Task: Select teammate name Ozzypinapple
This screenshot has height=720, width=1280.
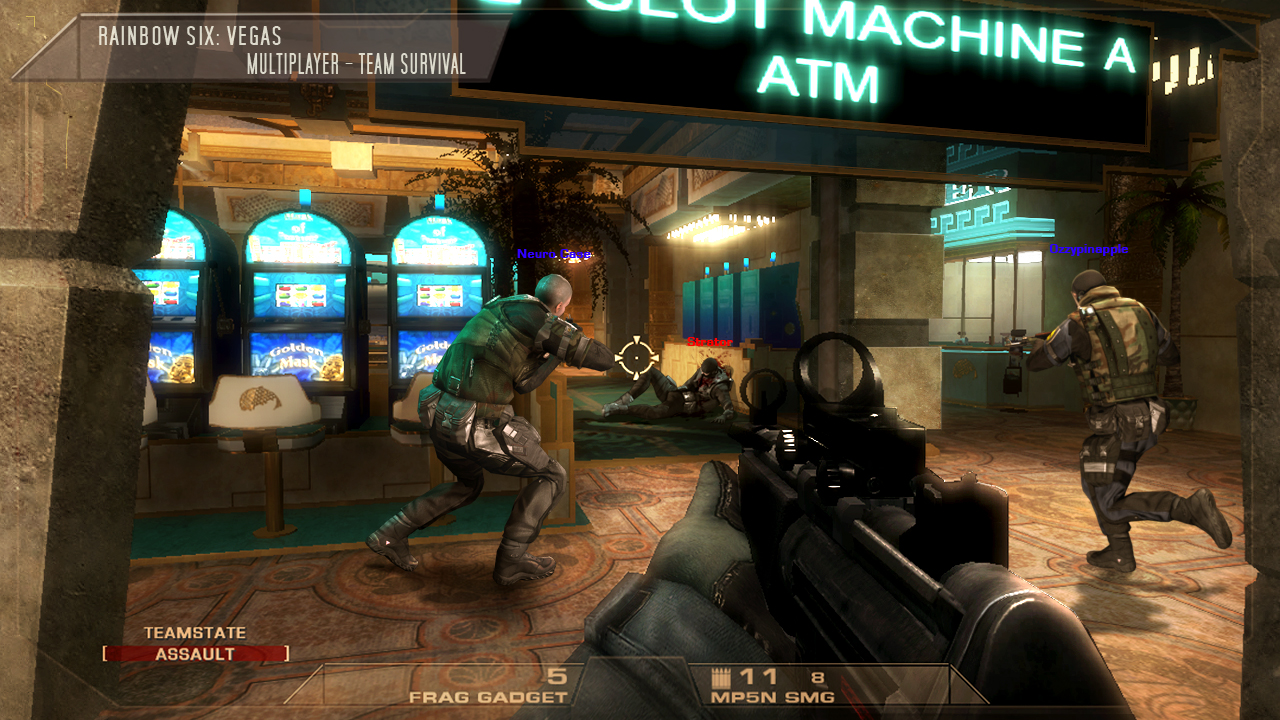Action: pyautogui.click(x=1088, y=250)
